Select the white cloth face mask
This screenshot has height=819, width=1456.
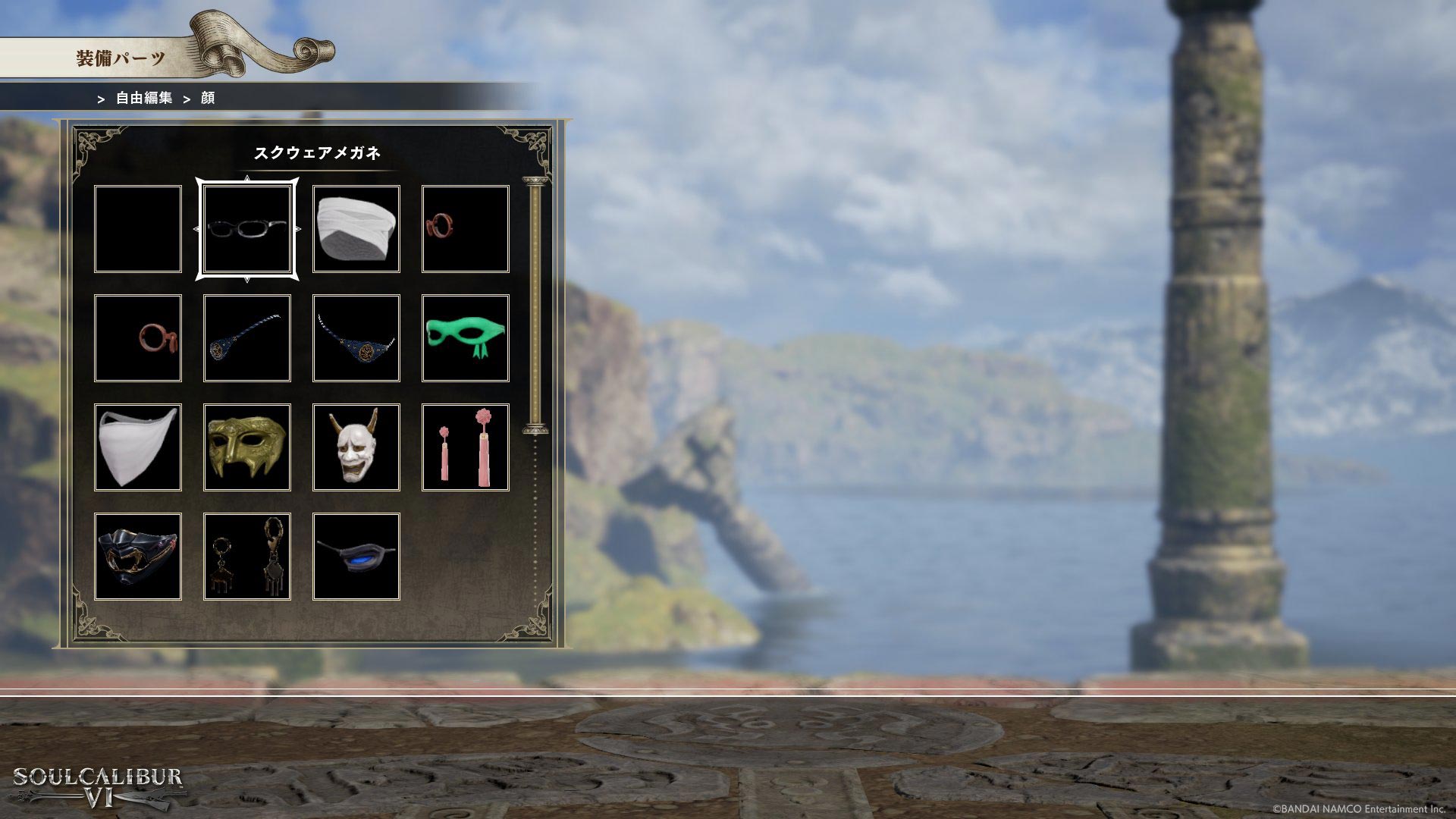click(138, 447)
